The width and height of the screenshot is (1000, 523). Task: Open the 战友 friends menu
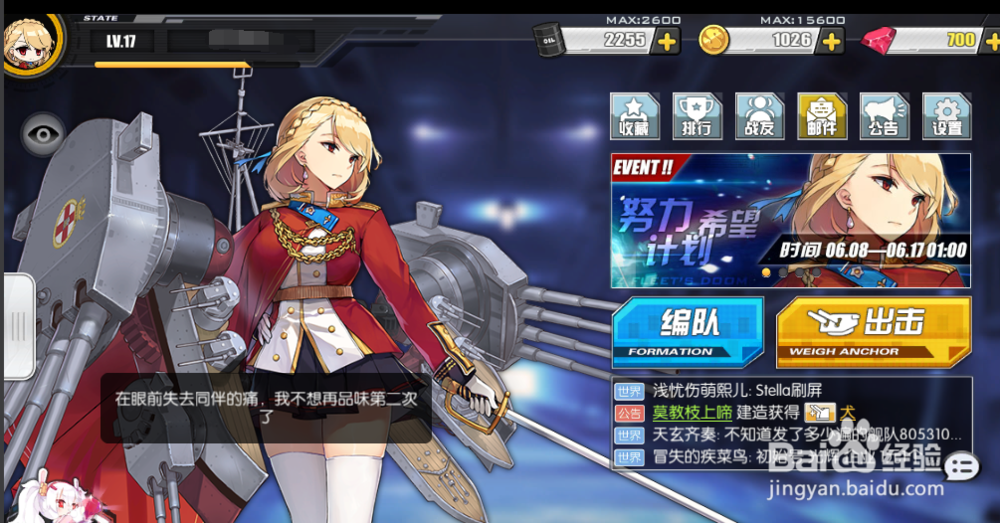(759, 116)
